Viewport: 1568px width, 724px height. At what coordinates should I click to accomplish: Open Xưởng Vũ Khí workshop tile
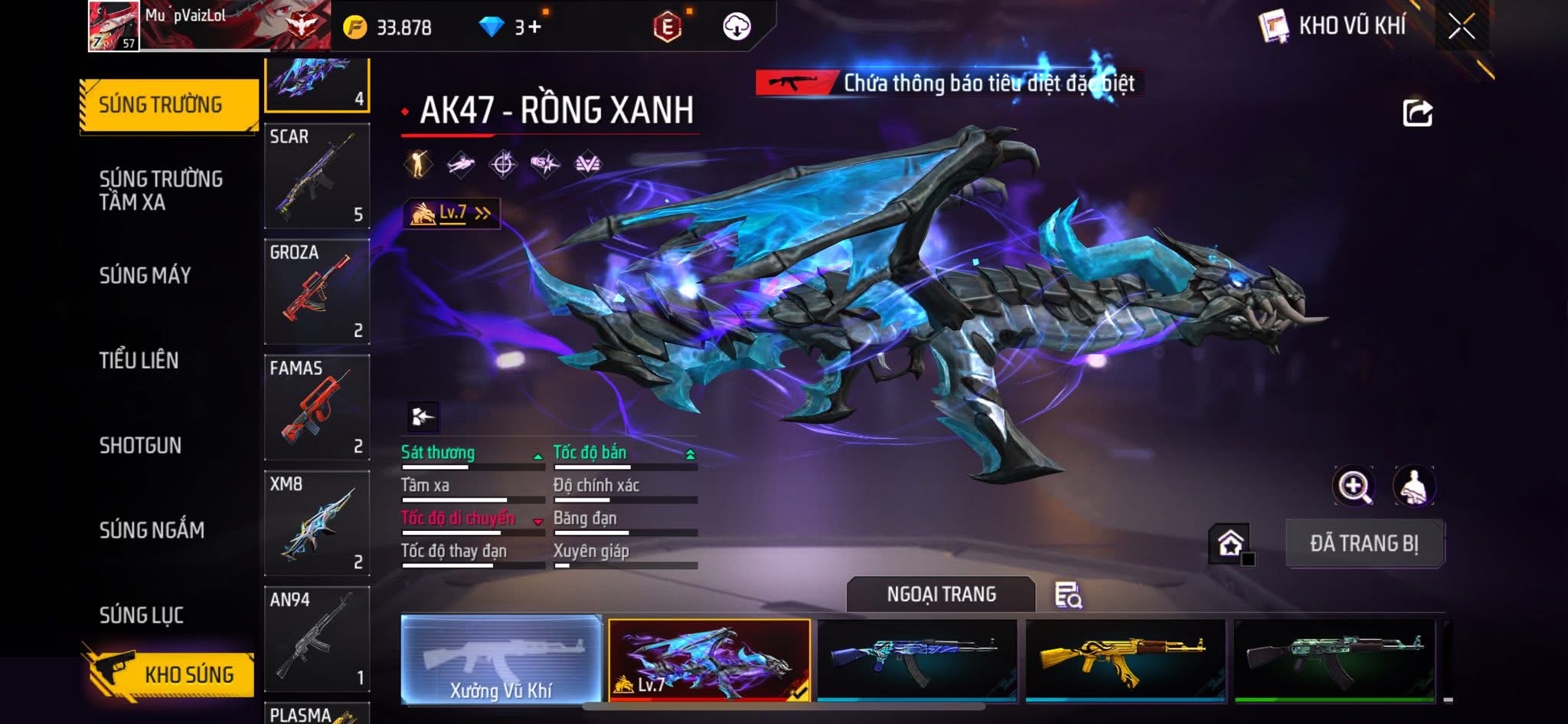[501, 660]
